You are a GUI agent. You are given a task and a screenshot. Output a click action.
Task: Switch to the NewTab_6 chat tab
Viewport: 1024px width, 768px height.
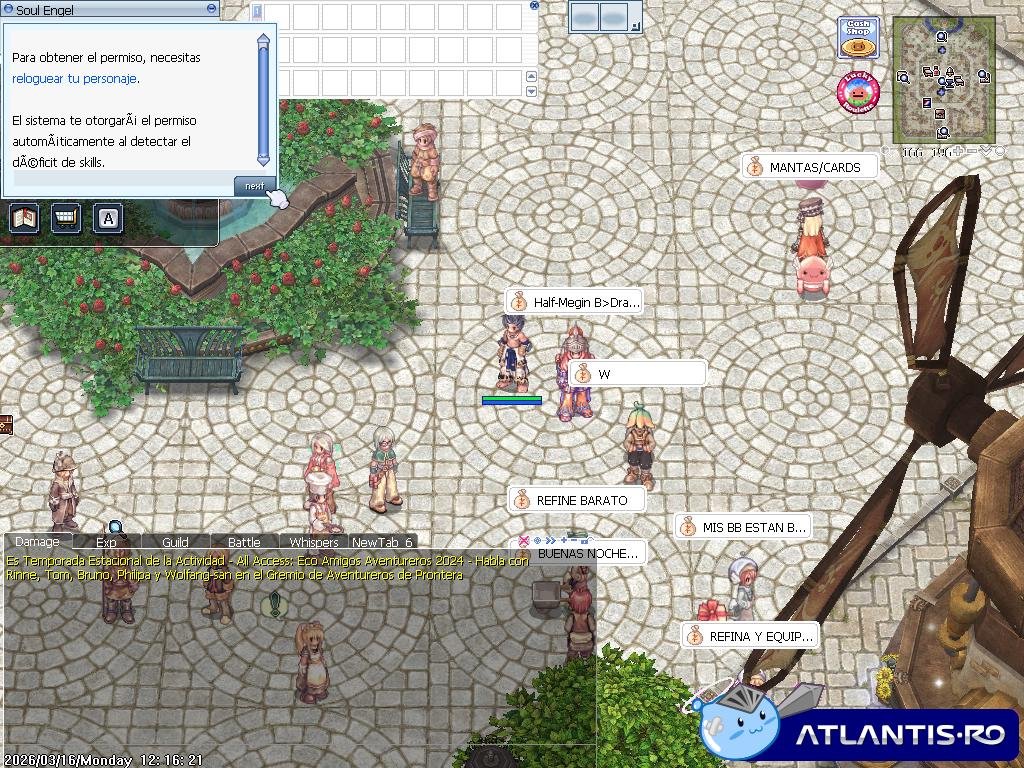point(382,542)
